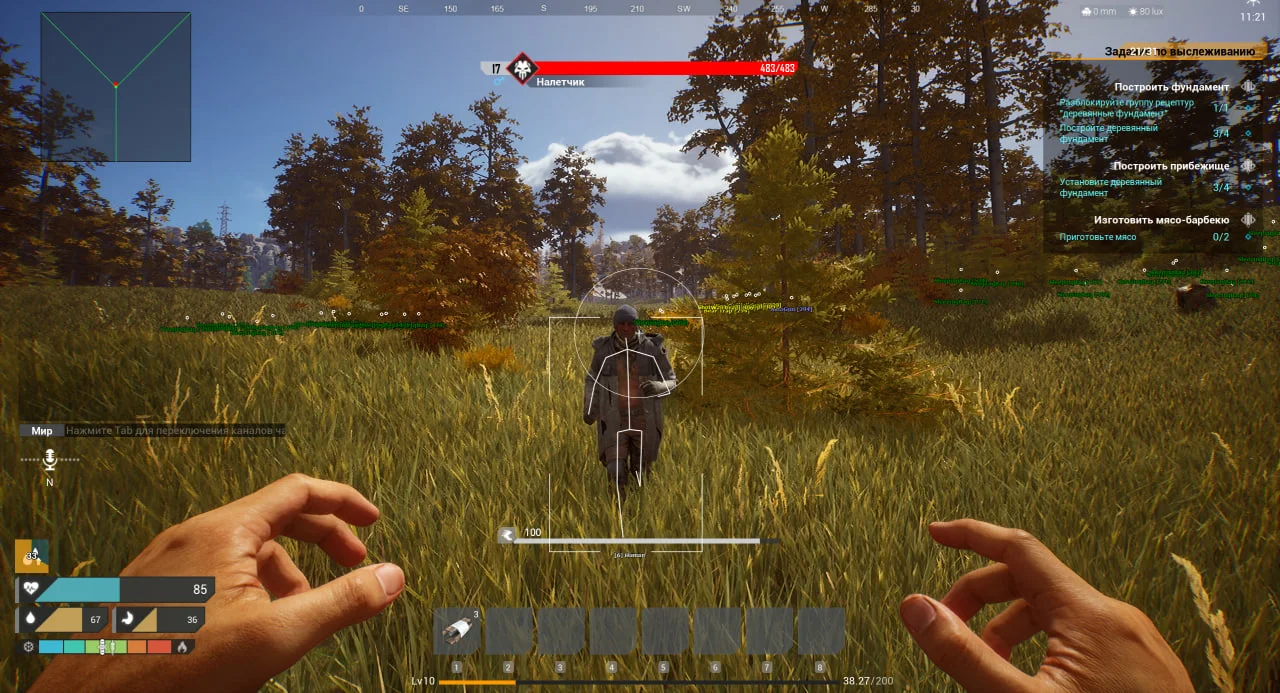Click the orange buff status icon

click(x=31, y=555)
